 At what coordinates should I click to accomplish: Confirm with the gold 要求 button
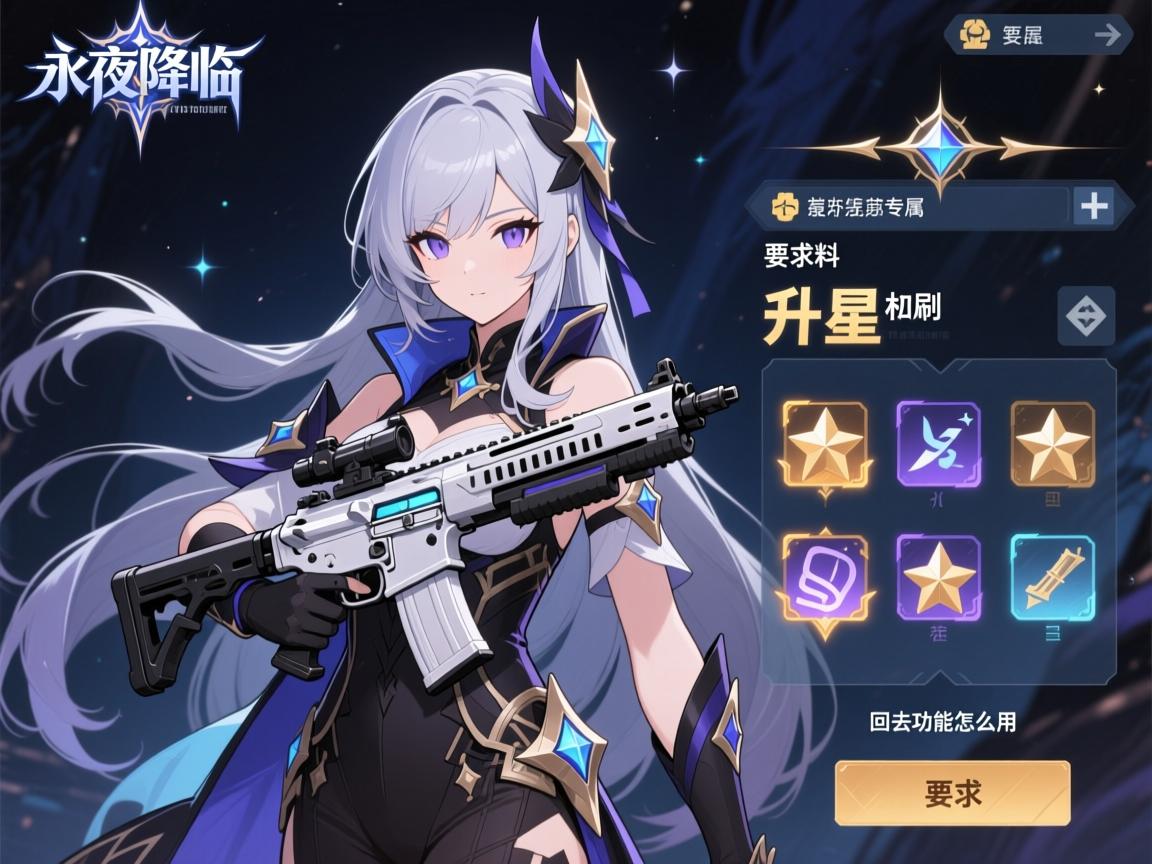[952, 793]
